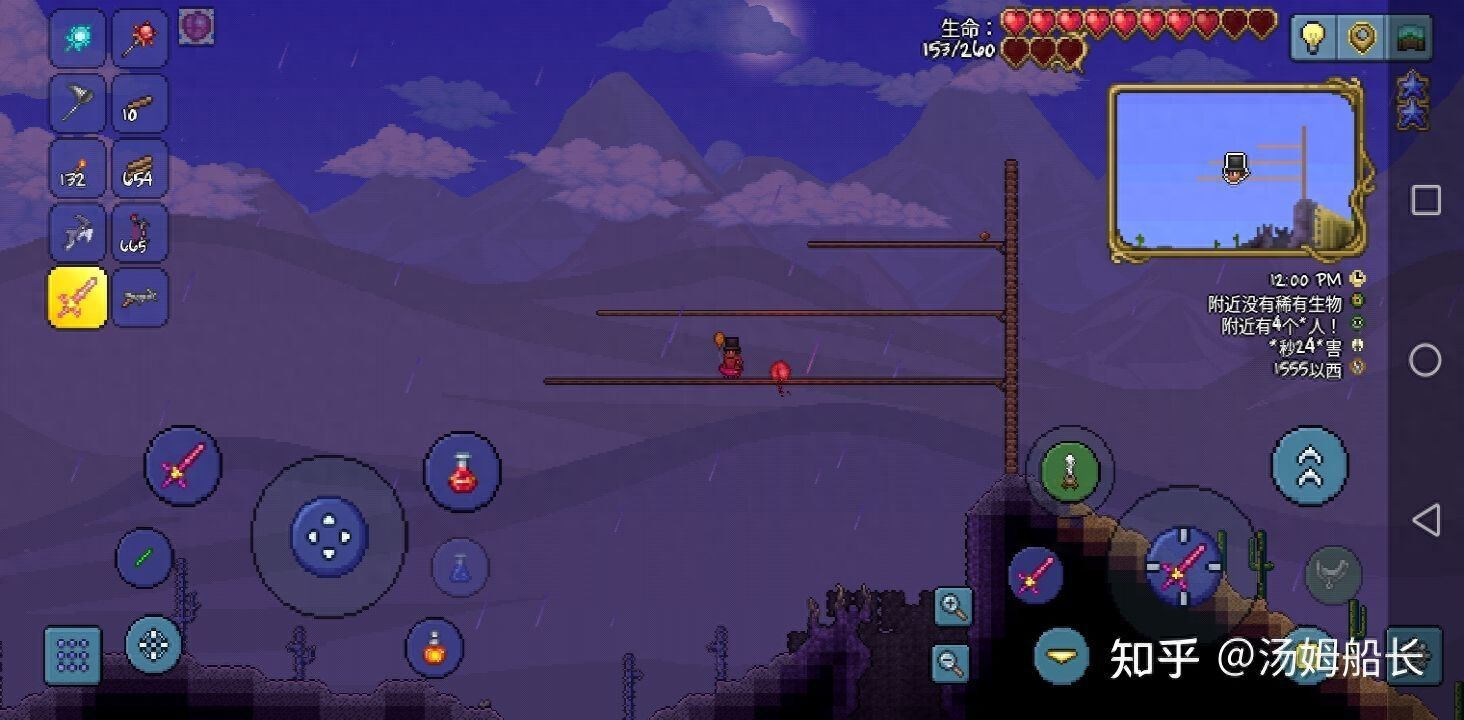The height and width of the screenshot is (720, 1464).
Task: Tap the double-arrow jump button
Action: tap(1309, 465)
